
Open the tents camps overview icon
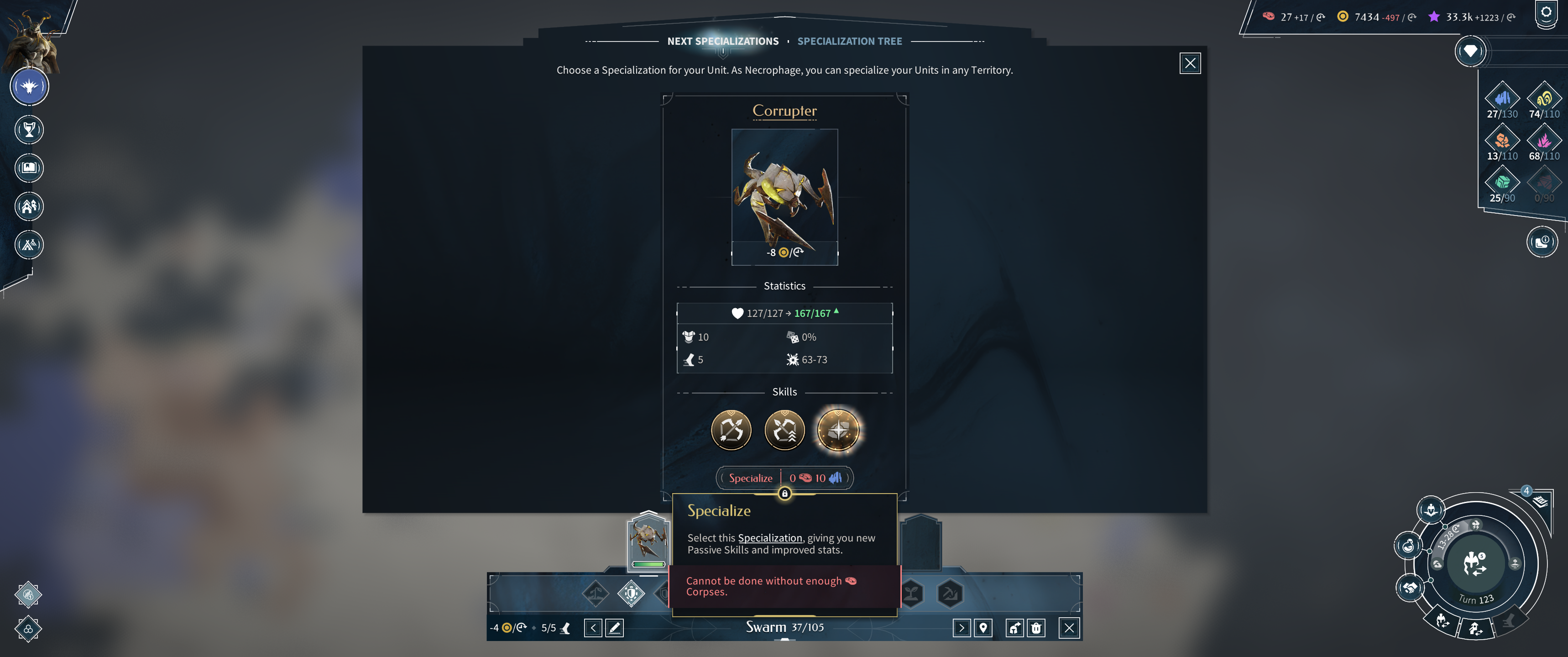(x=29, y=245)
